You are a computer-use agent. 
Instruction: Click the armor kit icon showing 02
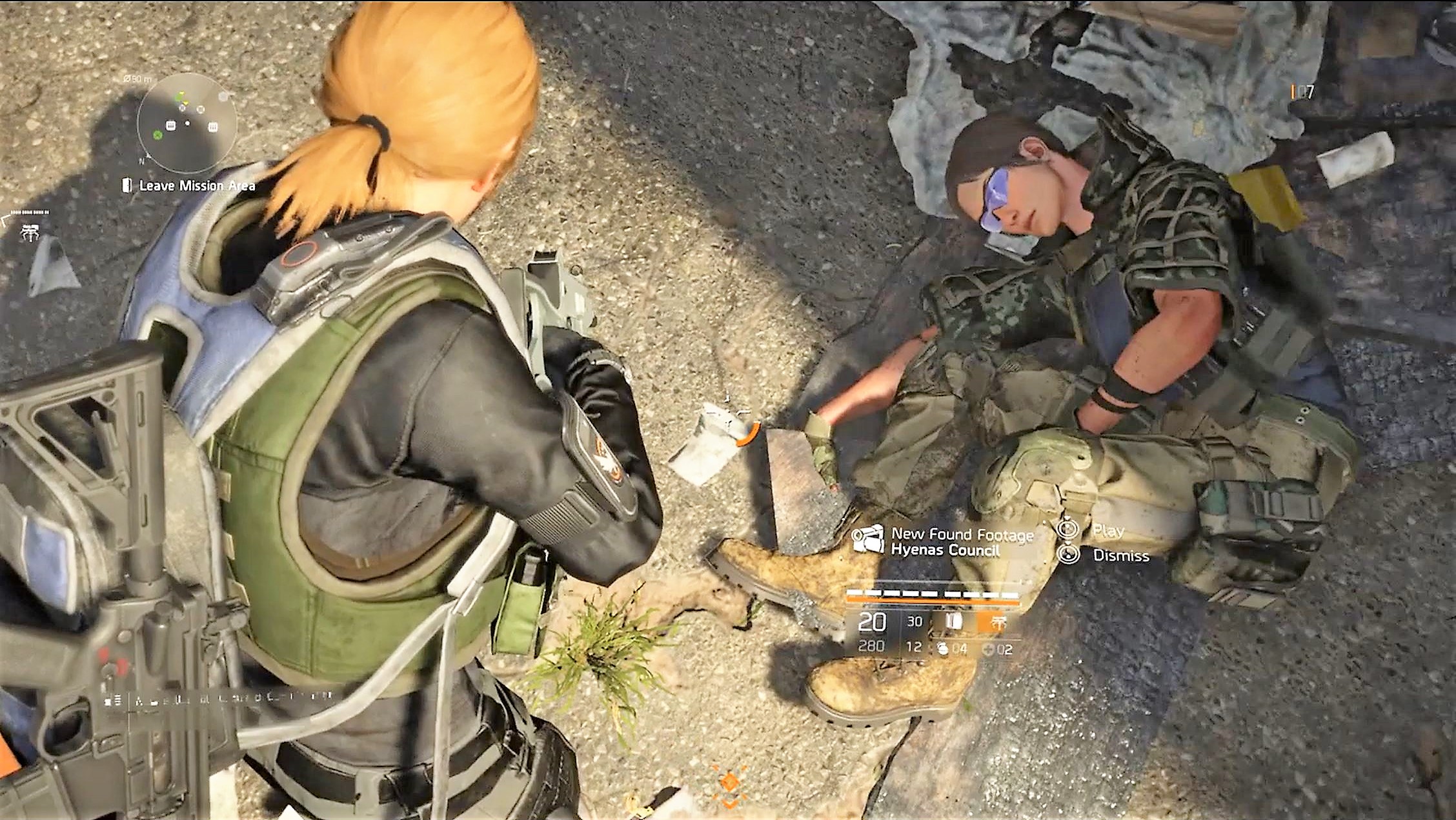pyautogui.click(x=989, y=648)
